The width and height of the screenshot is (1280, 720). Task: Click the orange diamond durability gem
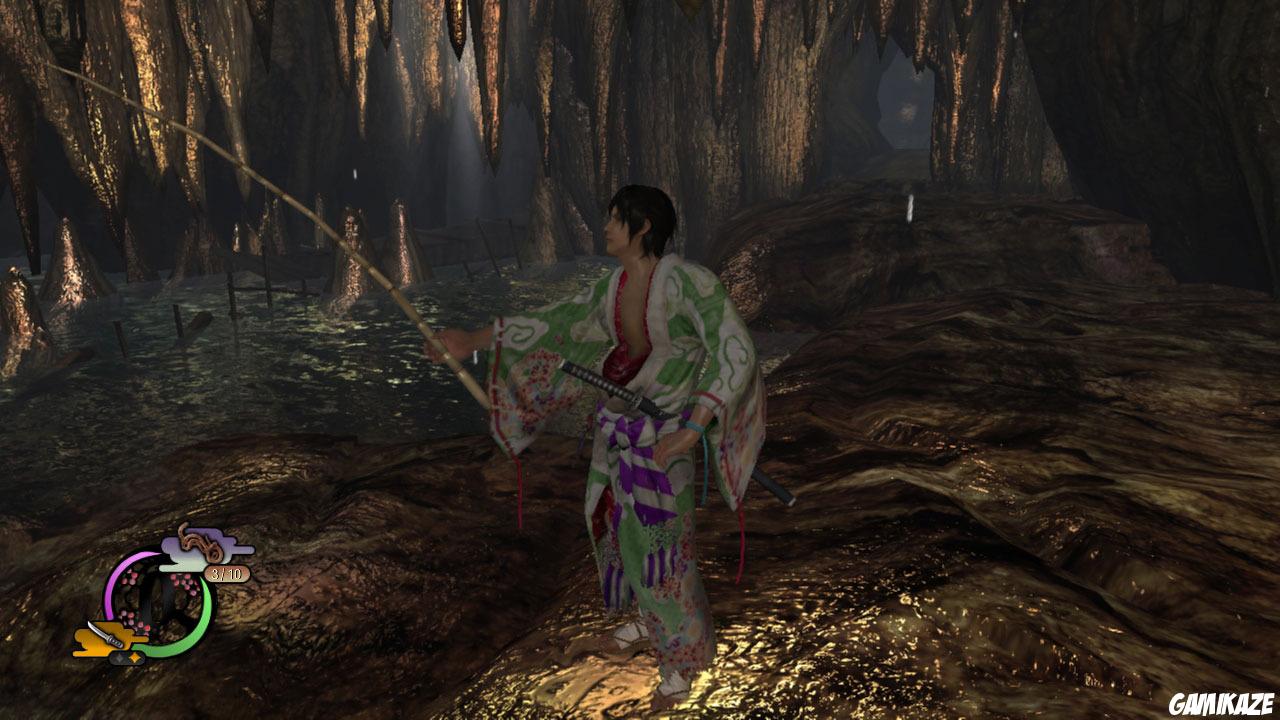tap(134, 658)
